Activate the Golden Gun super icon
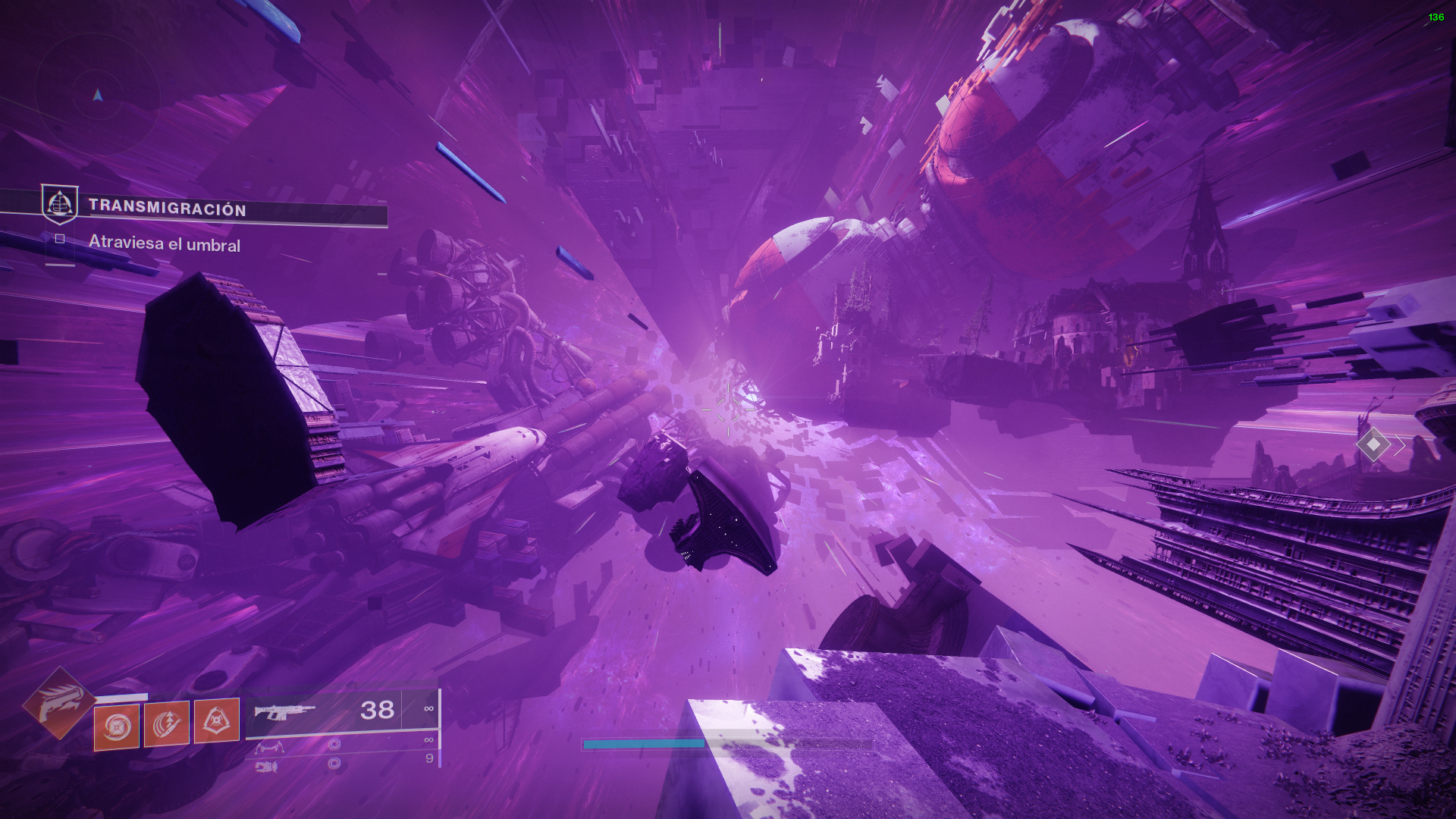 pyautogui.click(x=59, y=703)
